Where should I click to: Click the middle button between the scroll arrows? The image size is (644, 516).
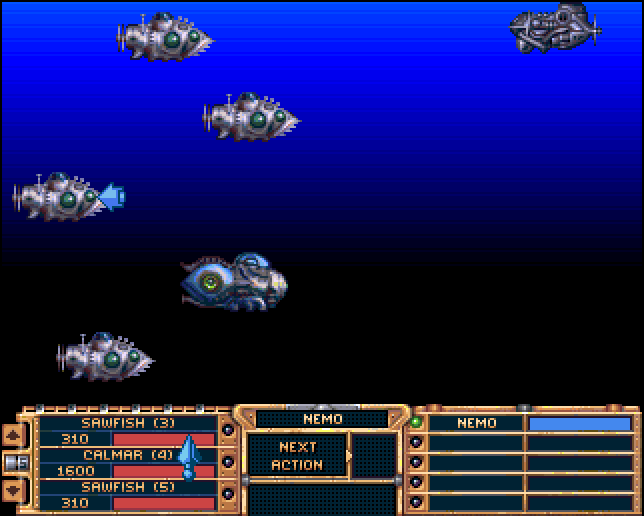pos(15,462)
